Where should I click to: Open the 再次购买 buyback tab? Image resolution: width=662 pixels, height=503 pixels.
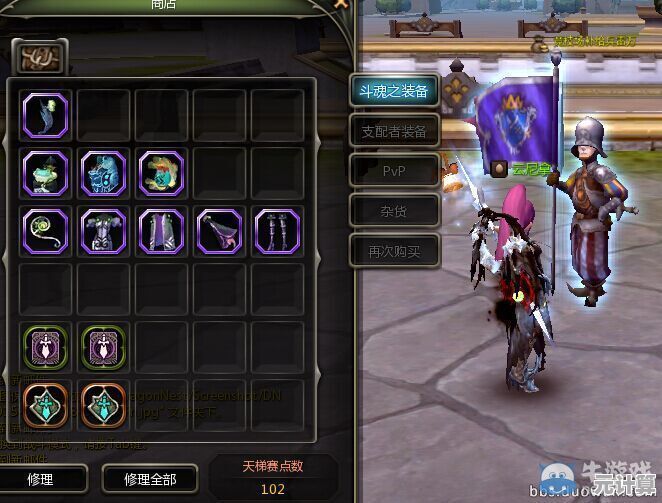(x=394, y=251)
